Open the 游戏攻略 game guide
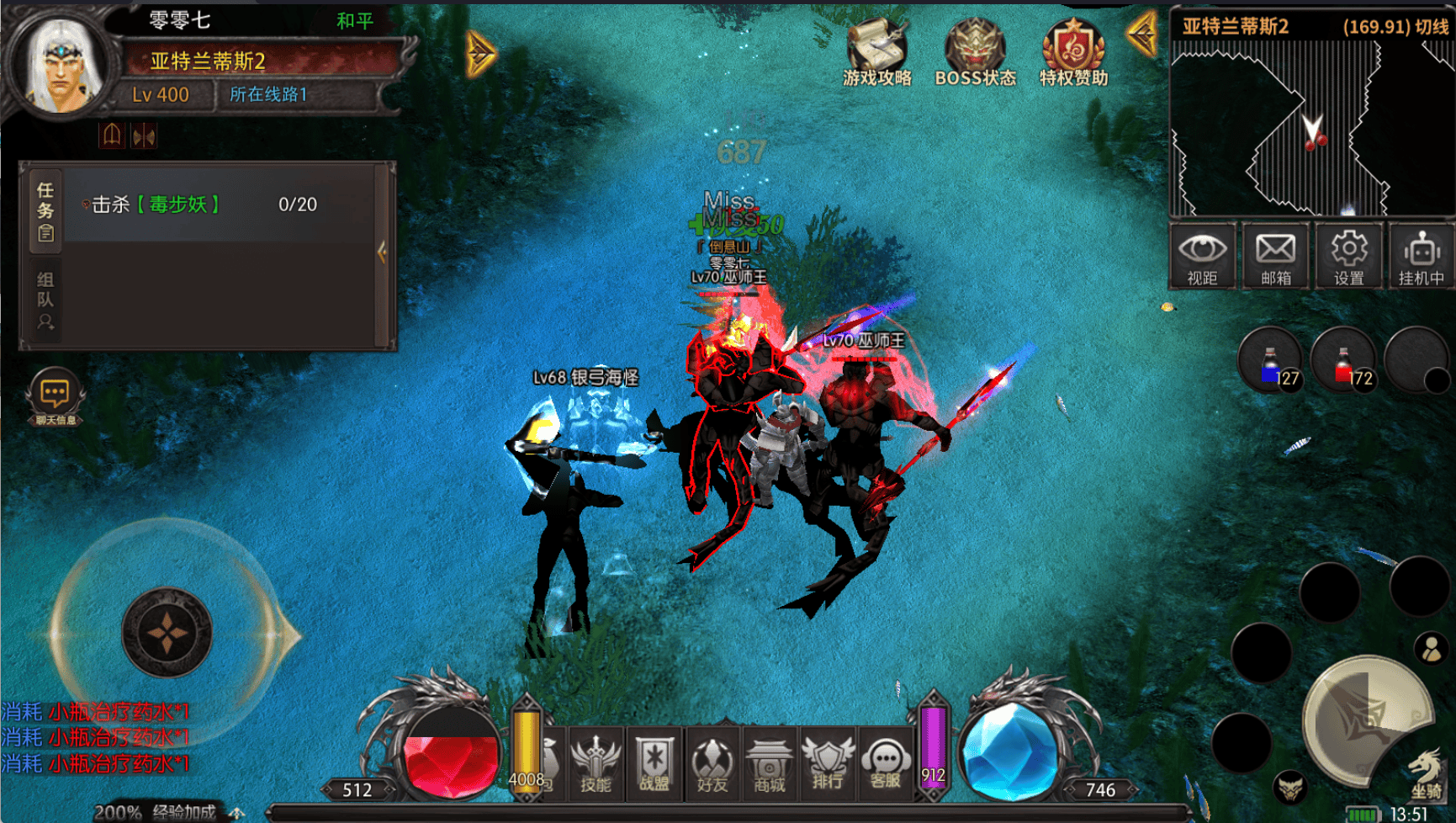This screenshot has height=823, width=1456. [876, 52]
